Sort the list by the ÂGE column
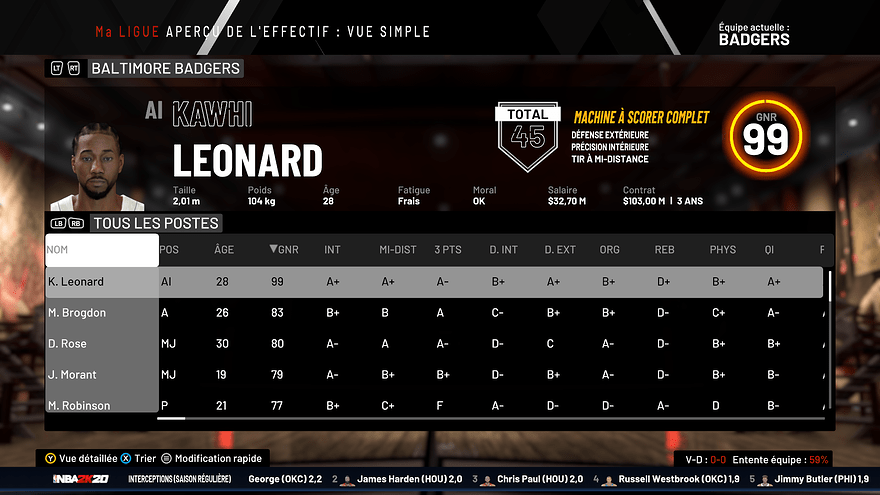Screen dimensions: 880x495 click(224, 250)
